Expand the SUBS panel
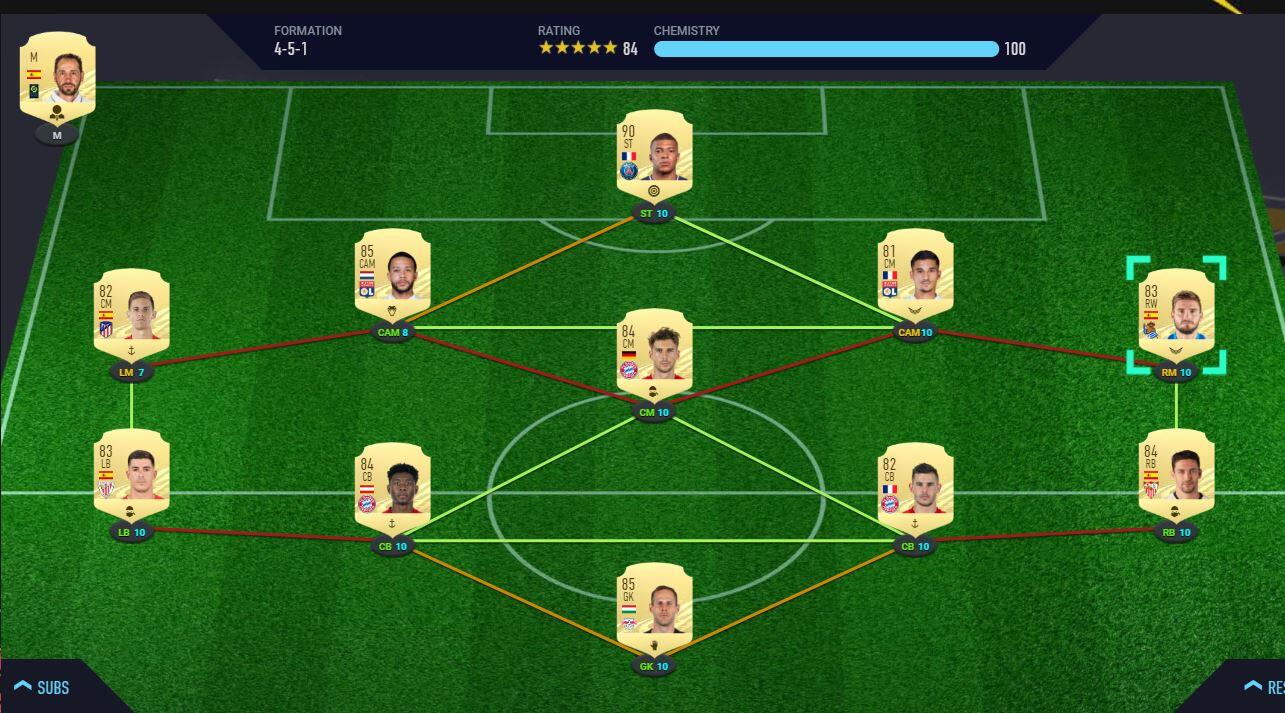 tap(42, 687)
